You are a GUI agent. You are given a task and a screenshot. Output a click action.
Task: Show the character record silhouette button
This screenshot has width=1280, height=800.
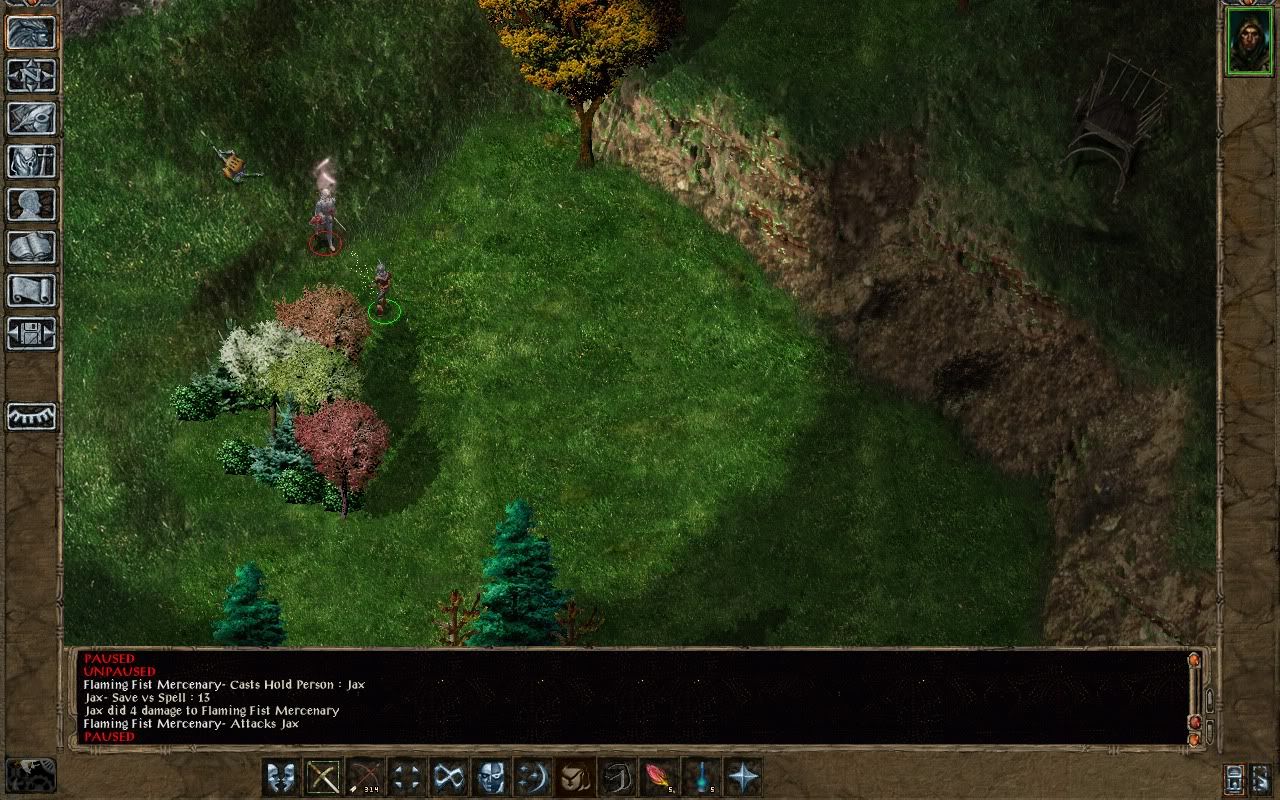(32, 204)
